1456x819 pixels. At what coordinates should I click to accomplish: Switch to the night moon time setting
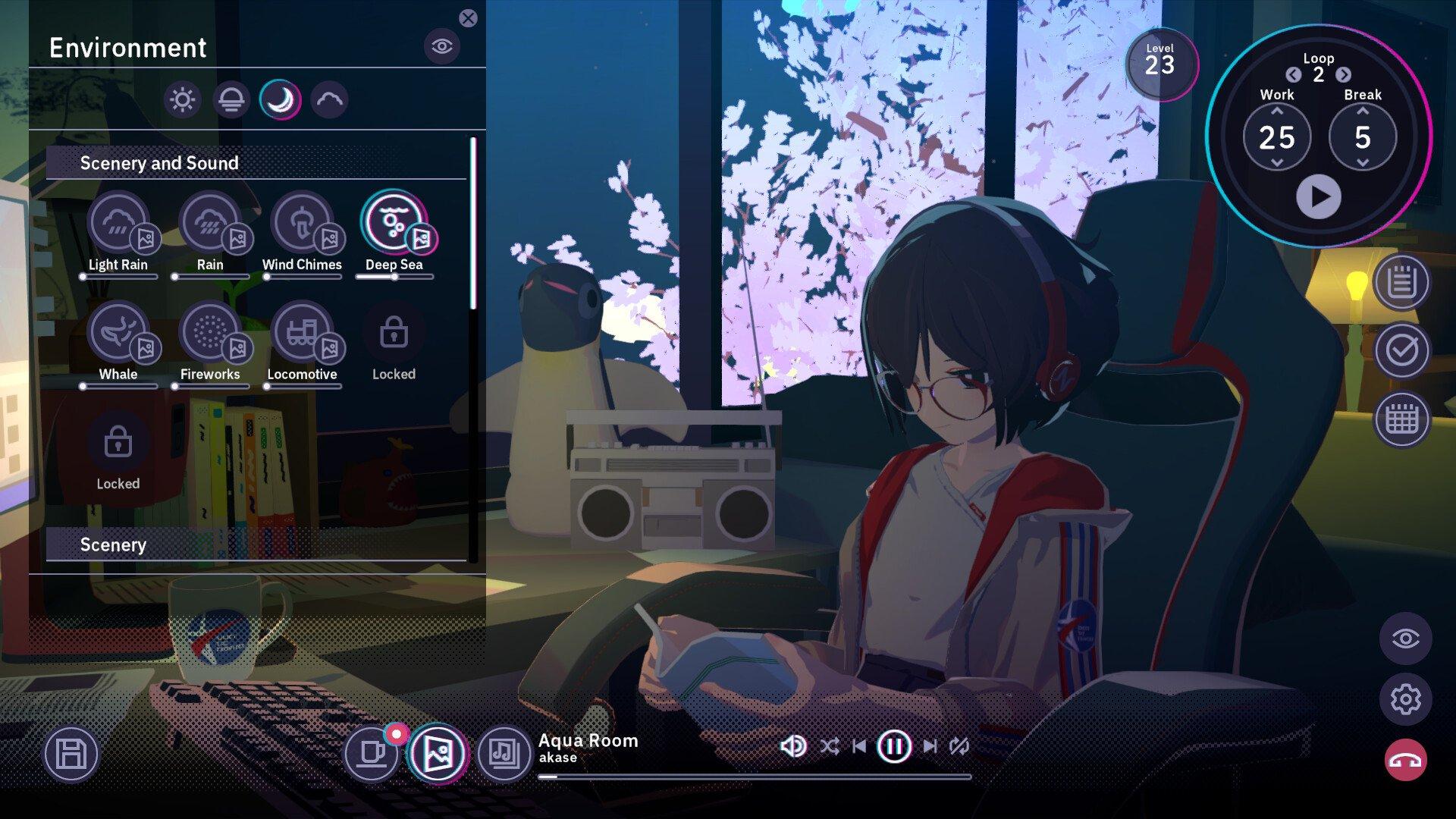pyautogui.click(x=281, y=99)
